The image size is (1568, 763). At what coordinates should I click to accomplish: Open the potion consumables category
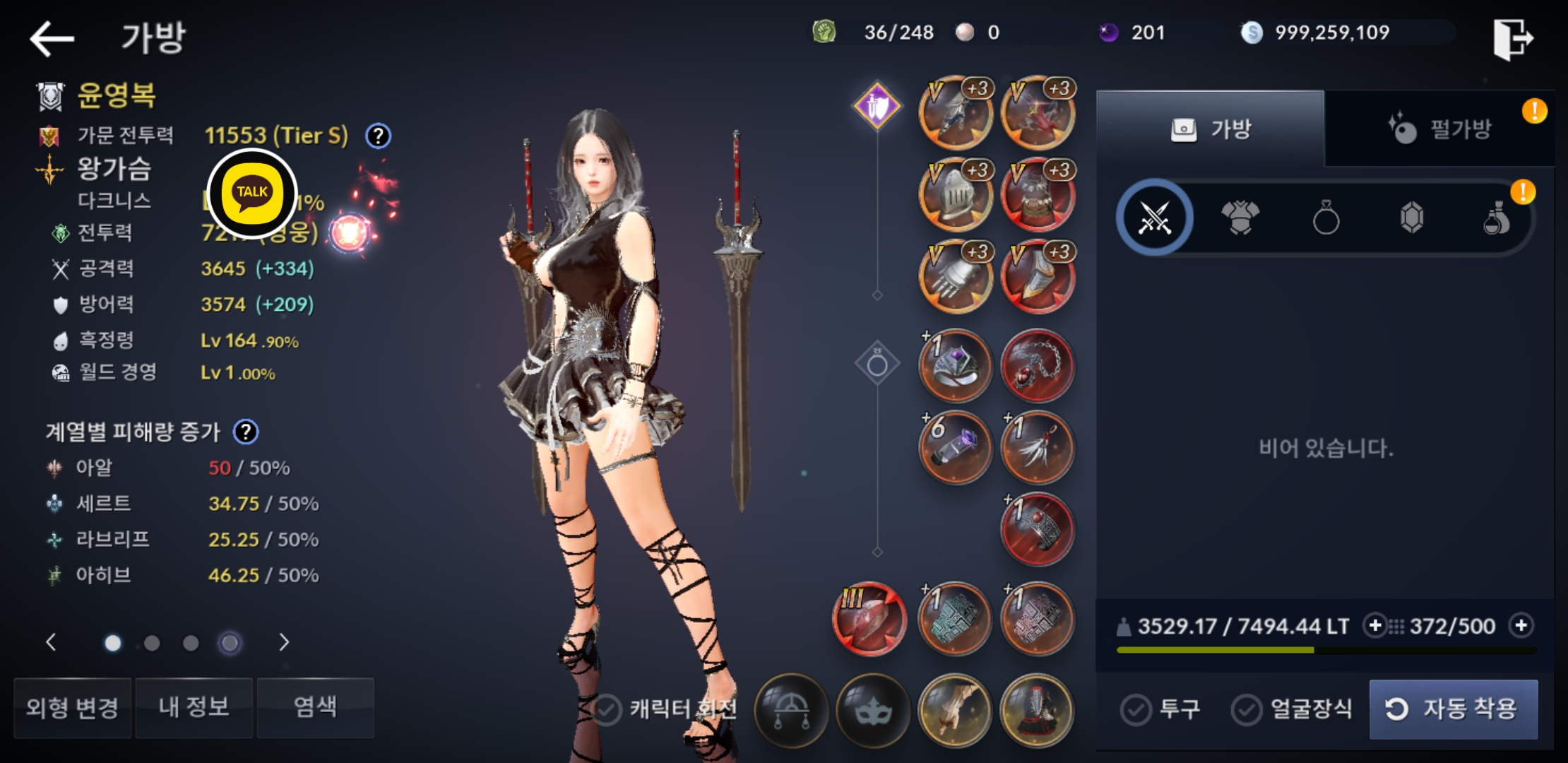pos(1497,218)
